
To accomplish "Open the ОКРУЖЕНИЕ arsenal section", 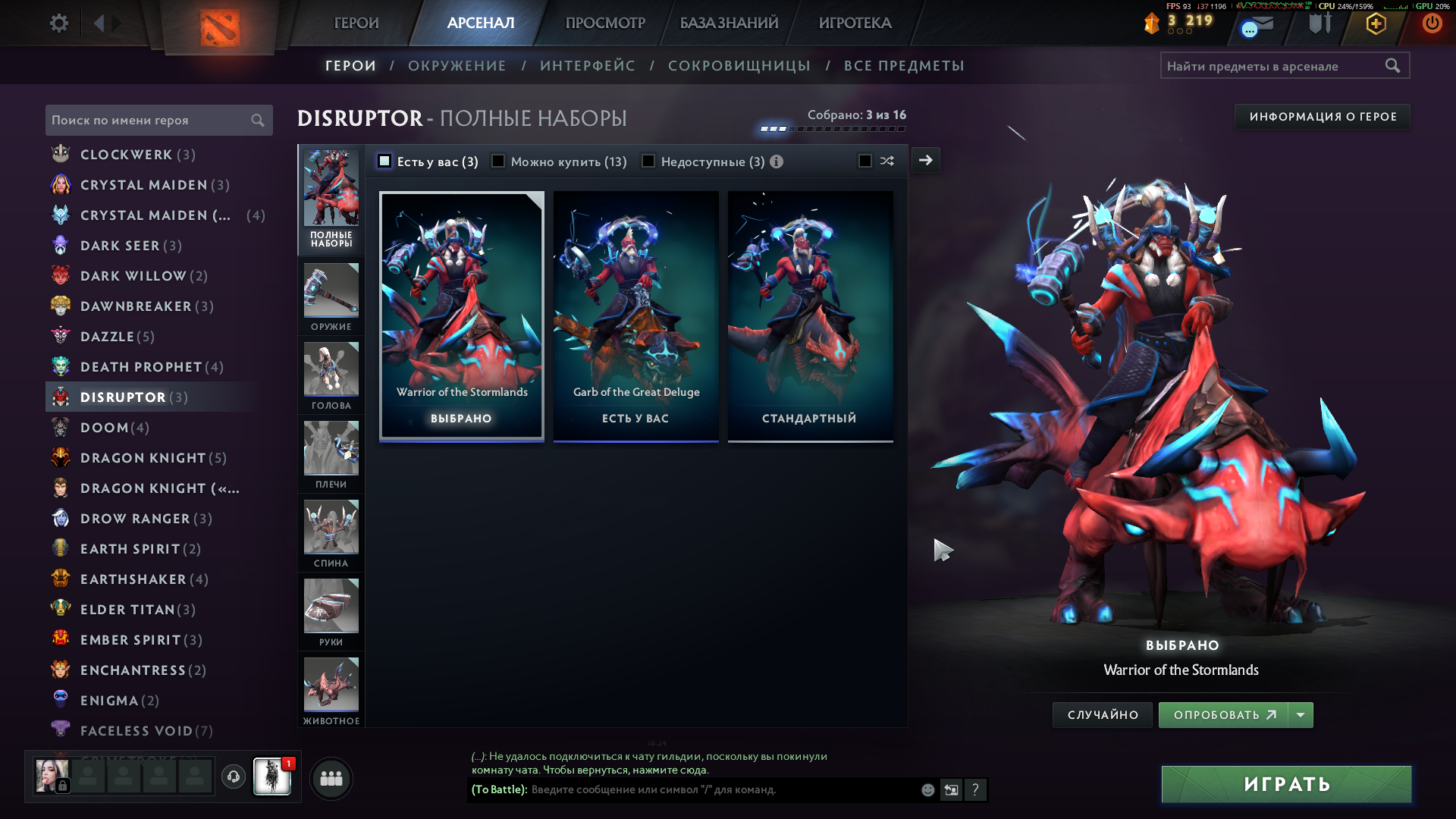I will coord(457,66).
